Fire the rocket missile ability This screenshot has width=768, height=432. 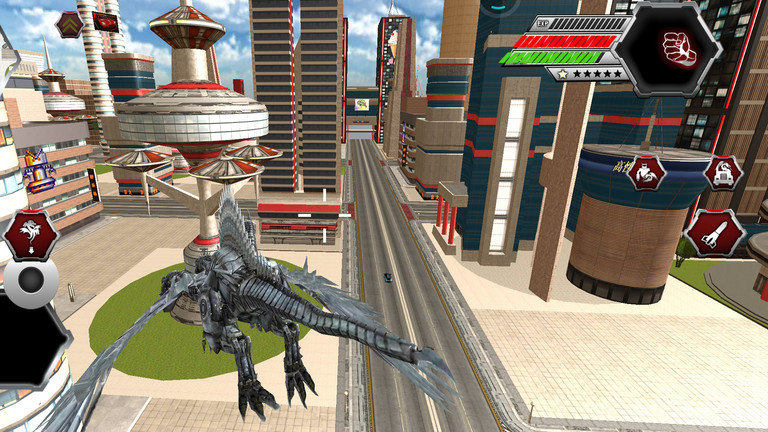tap(714, 233)
